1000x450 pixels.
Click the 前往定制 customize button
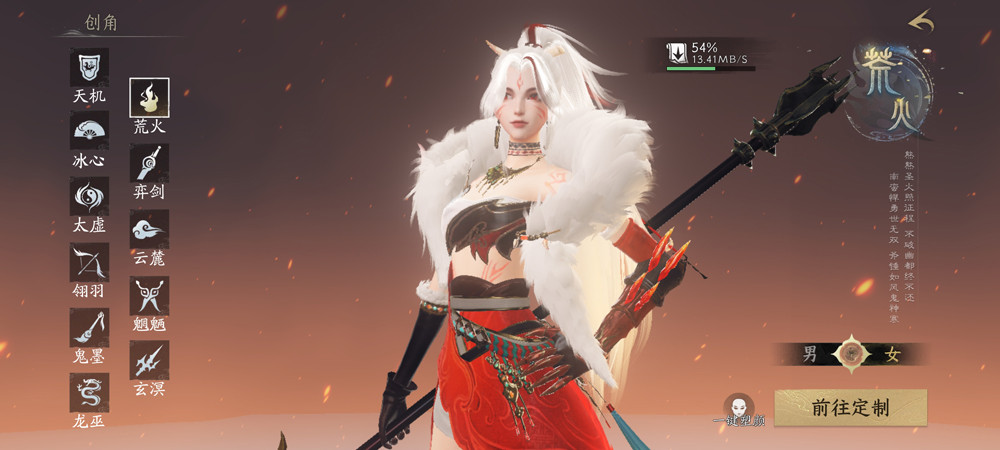coord(850,408)
